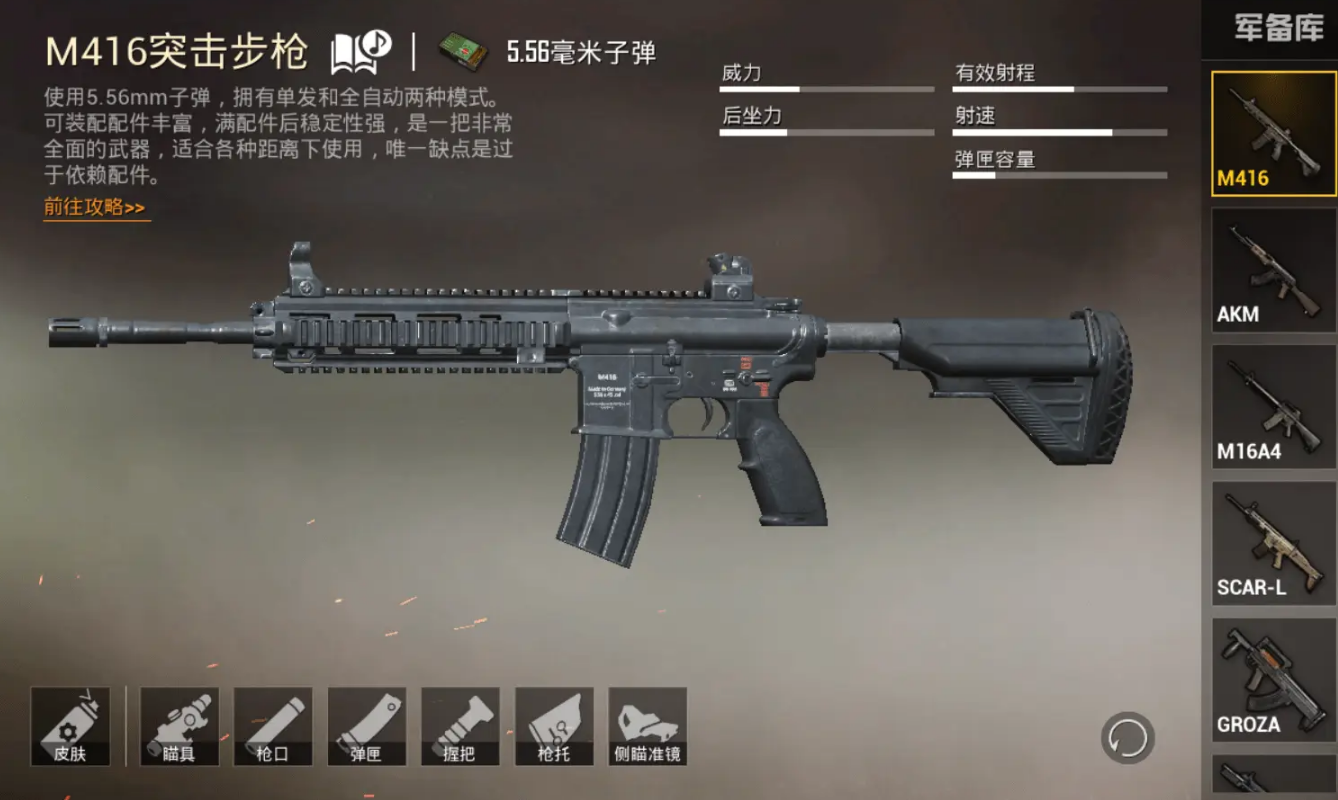The height and width of the screenshot is (800, 1338).
Task: Switch to the SCAR-L weapon
Action: click(1273, 543)
